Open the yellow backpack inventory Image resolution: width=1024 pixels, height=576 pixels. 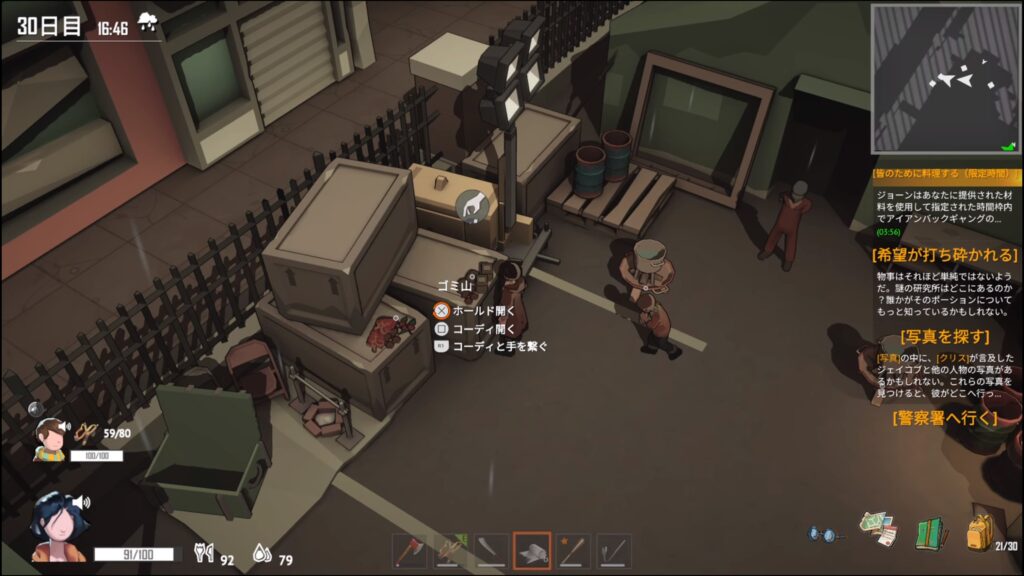pyautogui.click(x=980, y=532)
